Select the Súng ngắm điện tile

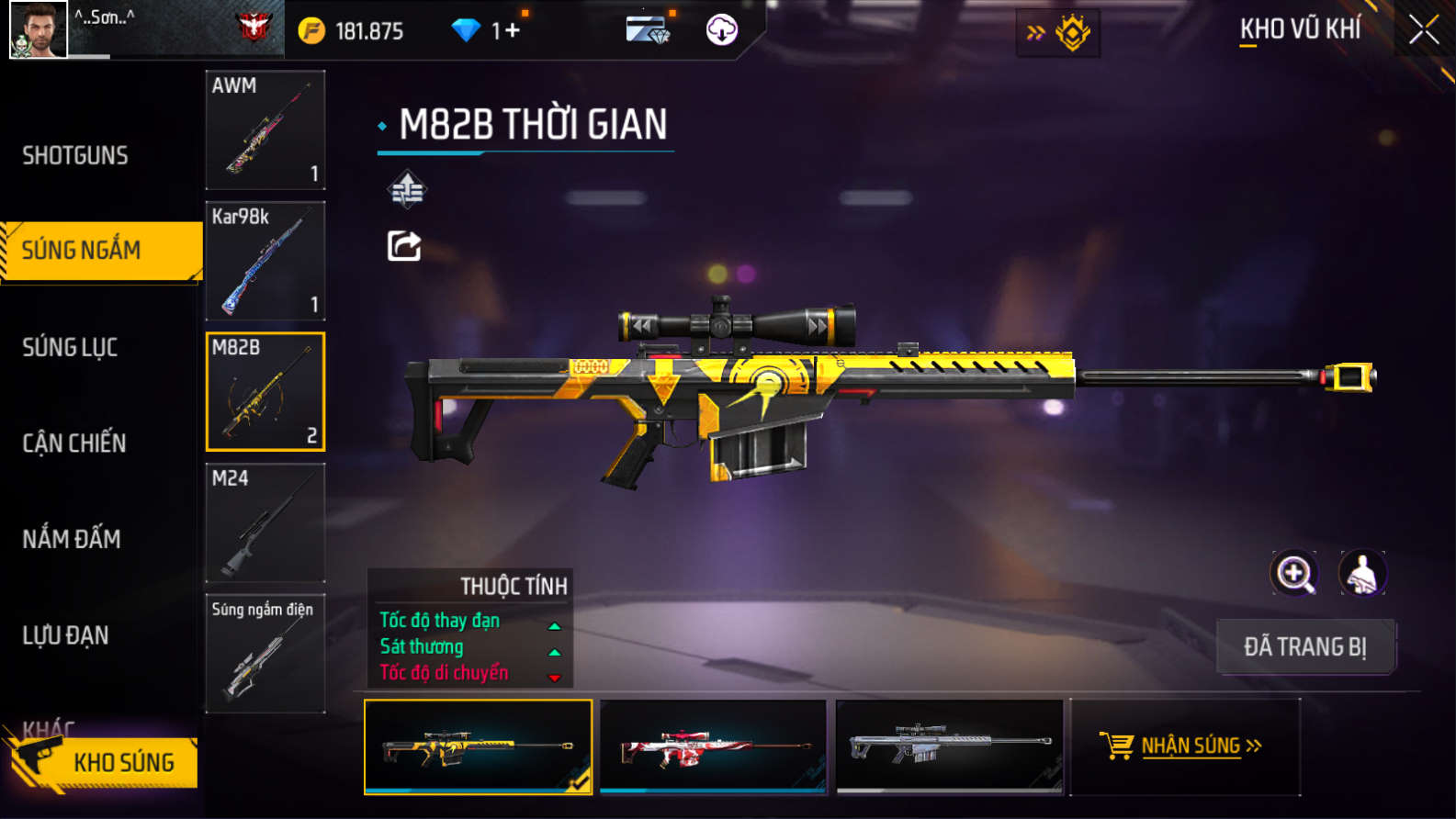pyautogui.click(x=265, y=653)
